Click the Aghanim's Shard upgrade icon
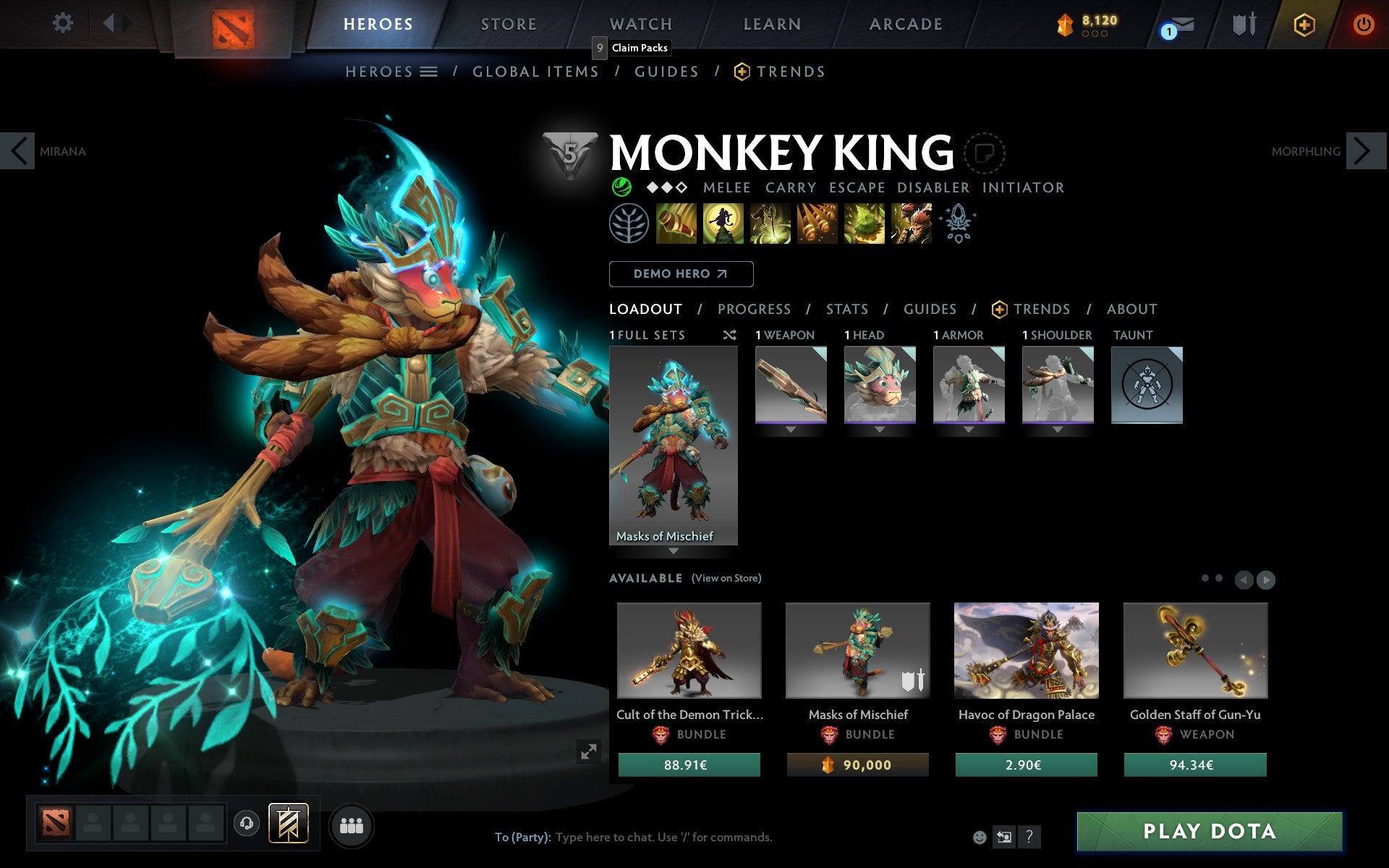The height and width of the screenshot is (868, 1389). [x=959, y=224]
